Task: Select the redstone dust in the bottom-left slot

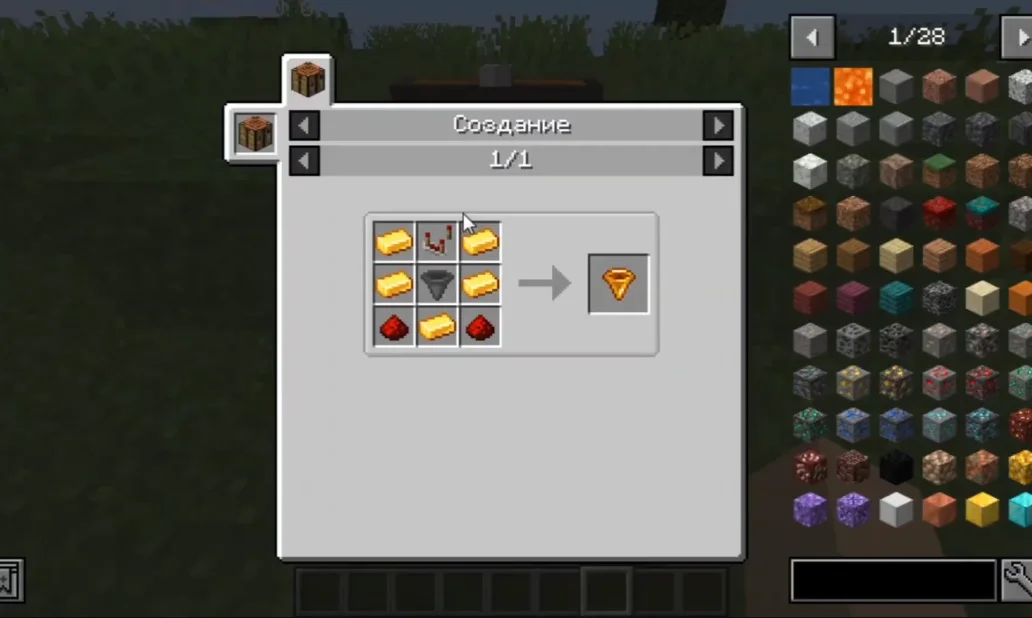Action: pyautogui.click(x=394, y=327)
